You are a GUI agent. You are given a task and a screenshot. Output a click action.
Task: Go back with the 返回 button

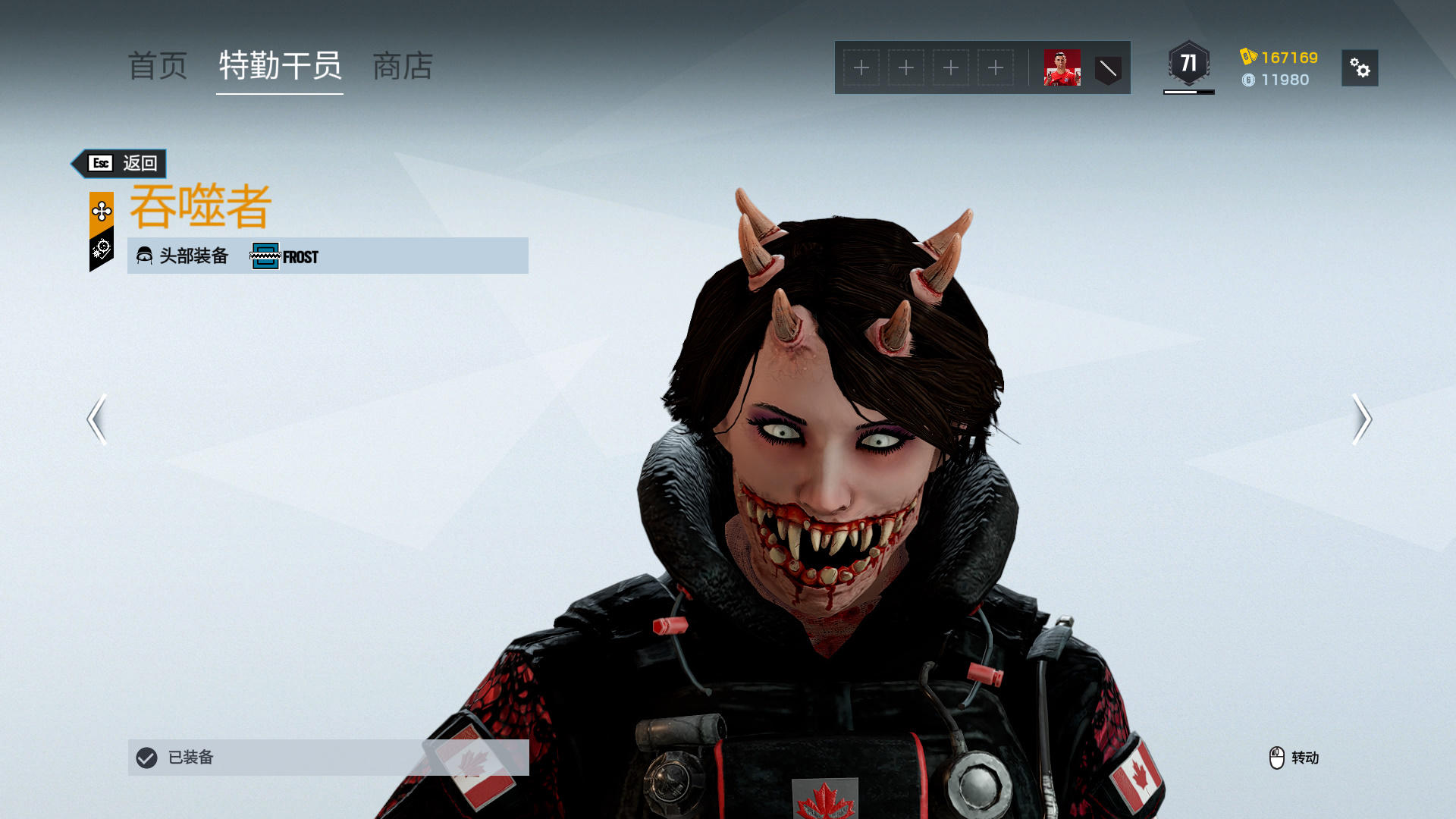120,164
